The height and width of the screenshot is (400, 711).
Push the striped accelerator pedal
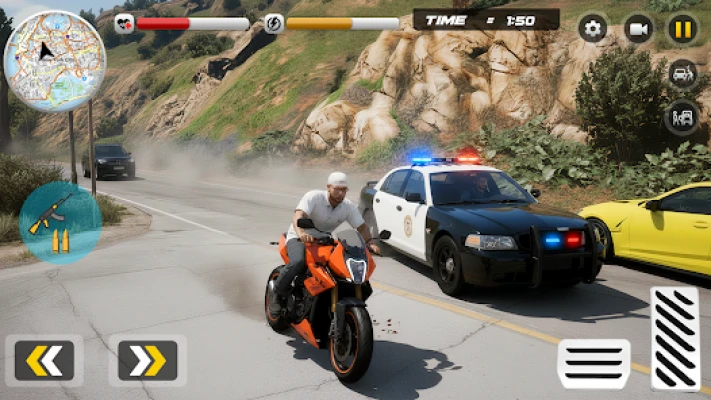click(x=675, y=338)
